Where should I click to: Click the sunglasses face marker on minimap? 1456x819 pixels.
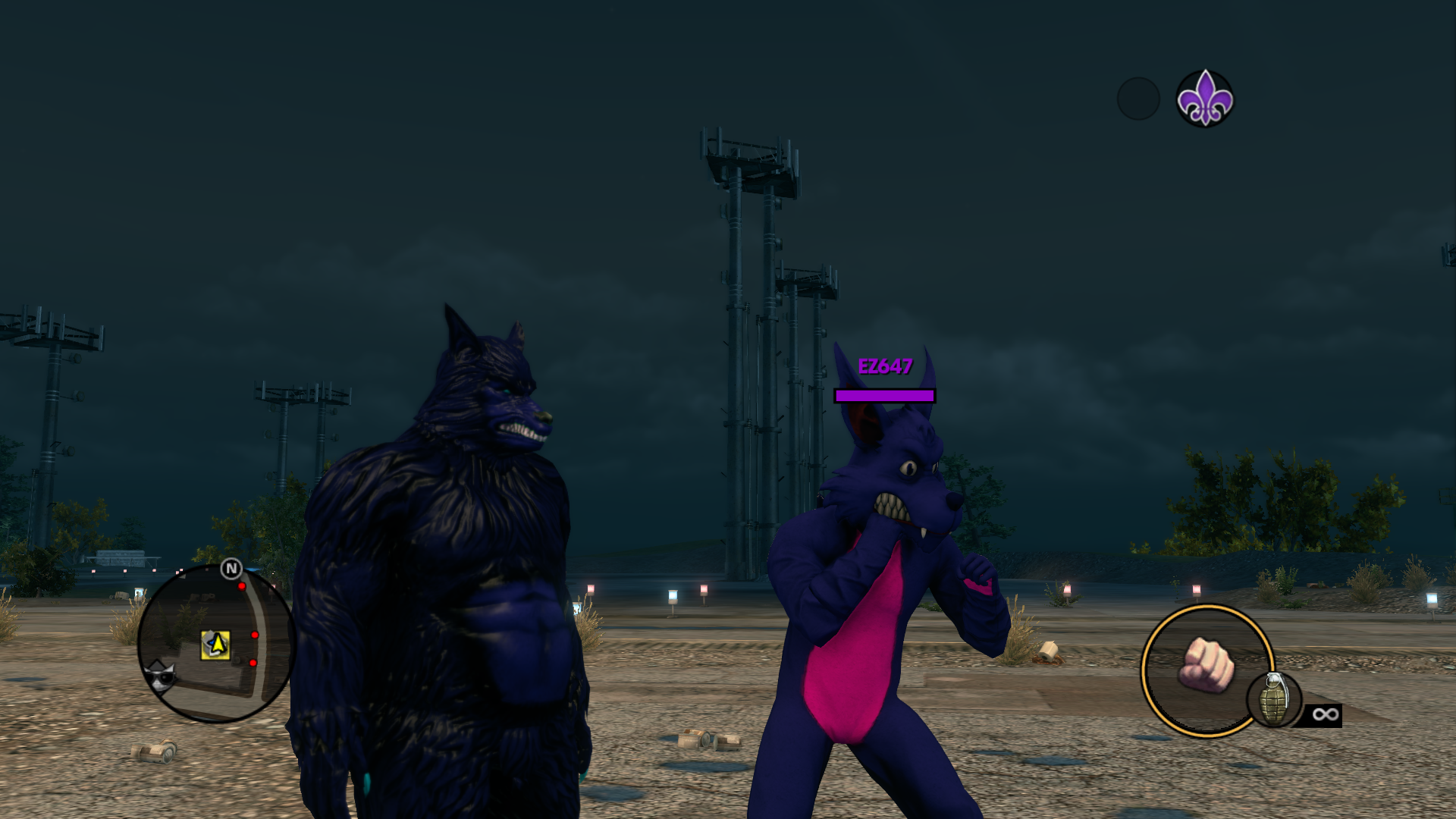(160, 676)
